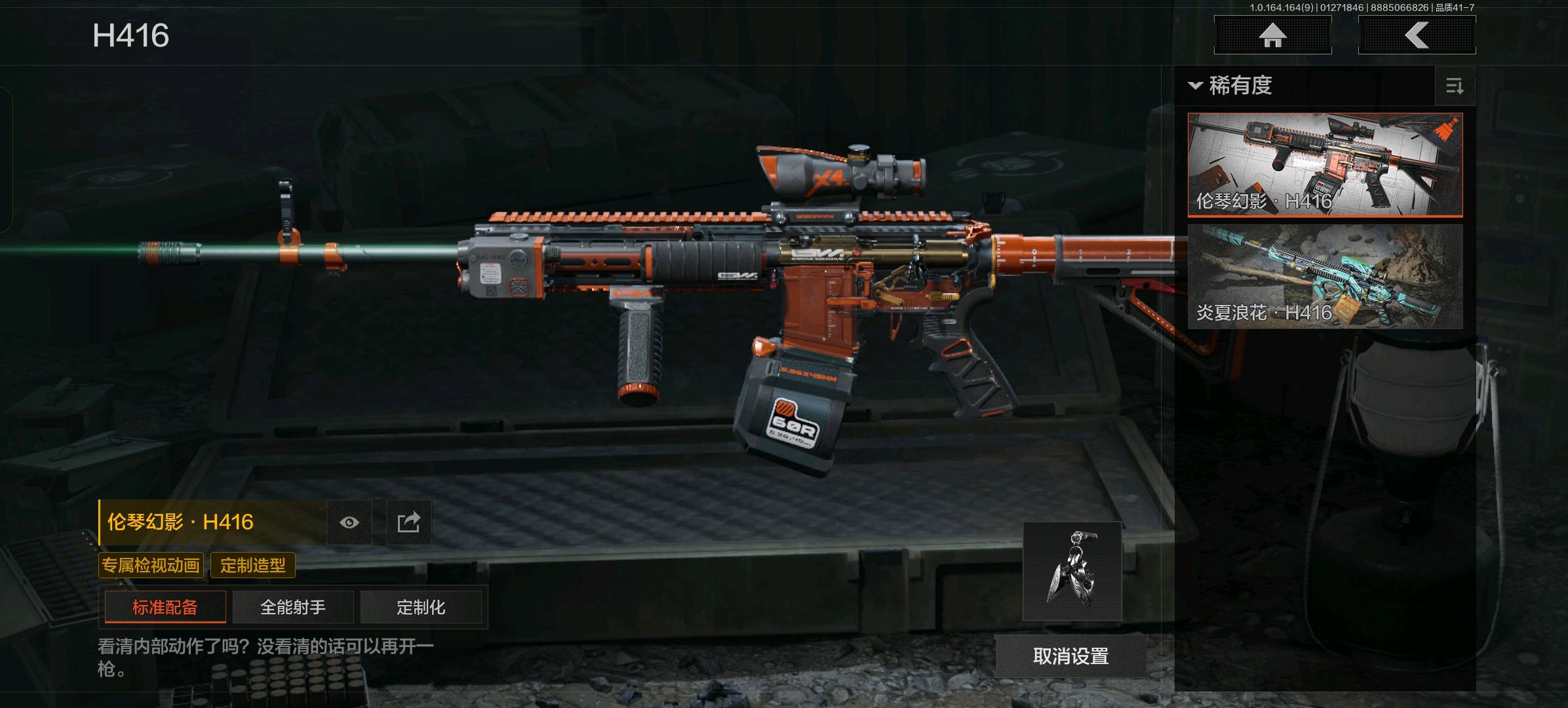The width and height of the screenshot is (1568, 708).
Task: Open the weapon charm slot
Action: click(1072, 571)
